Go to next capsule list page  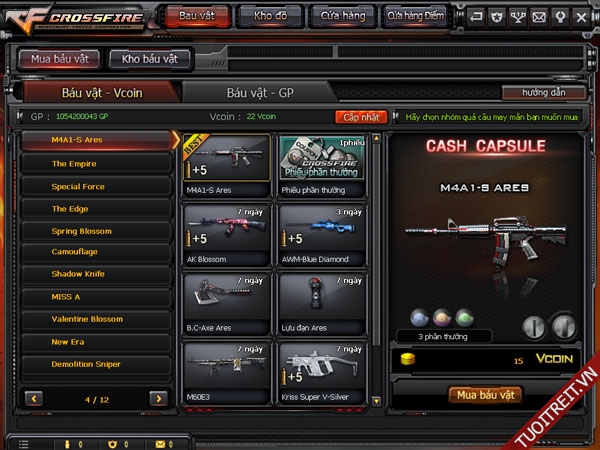(x=158, y=398)
